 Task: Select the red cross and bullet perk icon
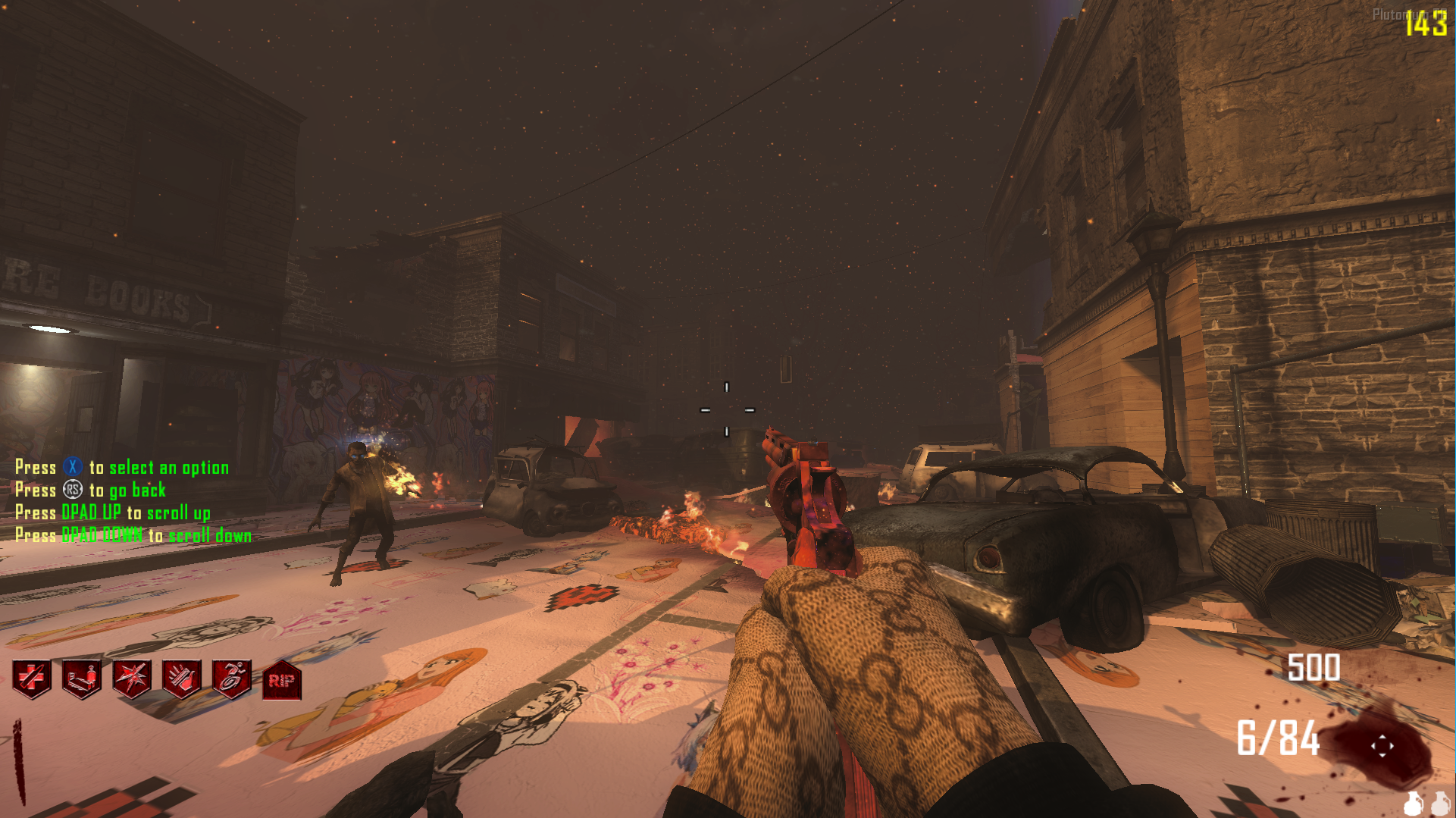pyautogui.click(x=32, y=679)
